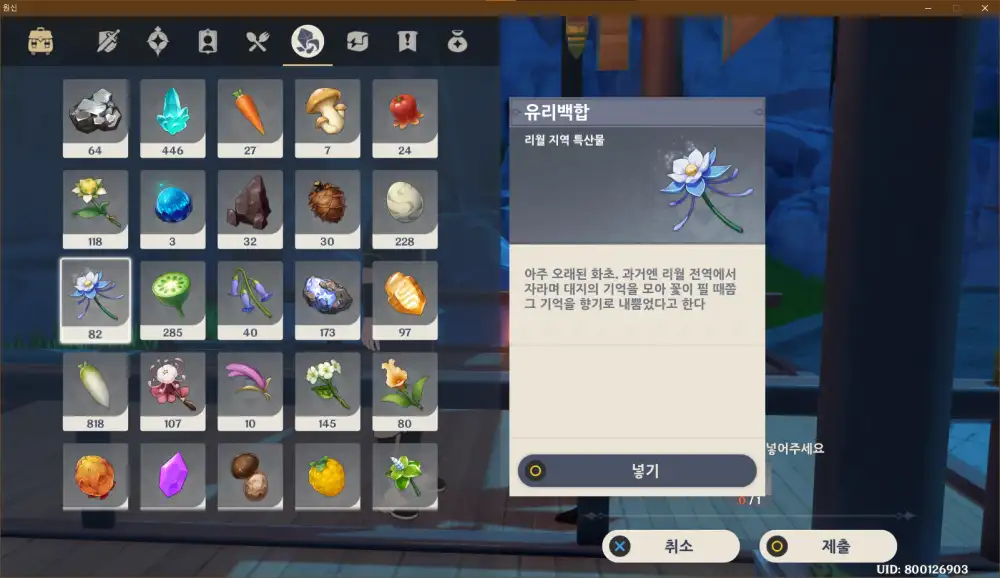
Task: Cancel with the 취소 button
Action: pyautogui.click(x=671, y=546)
